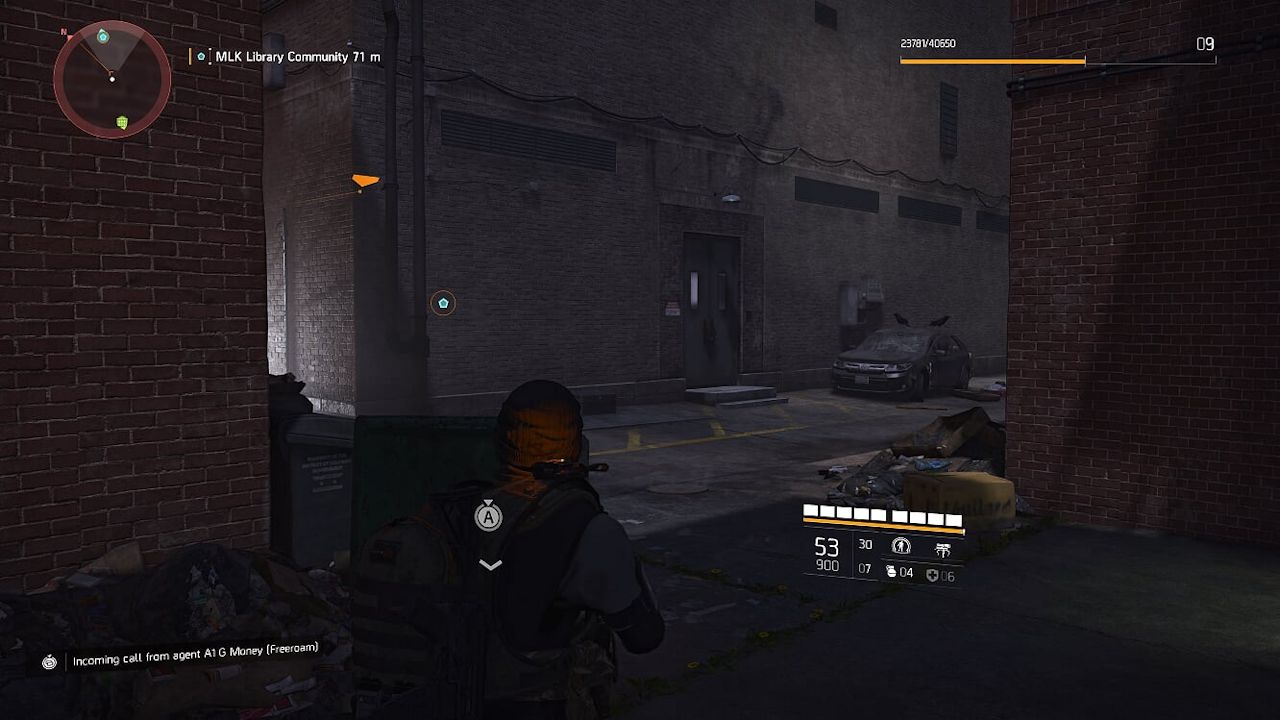Expand the downward chevron below the A prompt

pyautogui.click(x=489, y=564)
